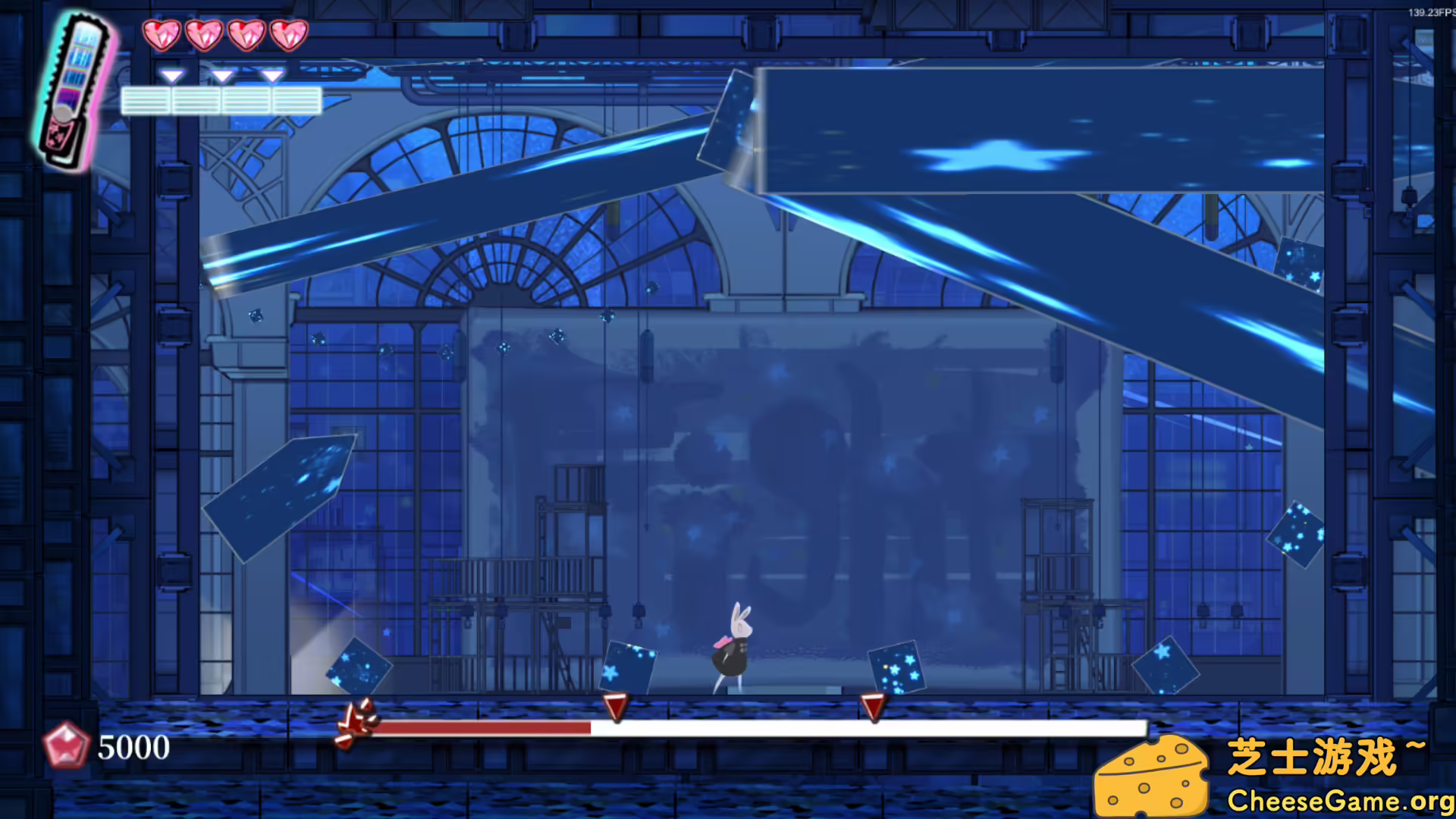Click the red boss emblem on the boss bar
The image size is (1456, 819).
(357, 723)
